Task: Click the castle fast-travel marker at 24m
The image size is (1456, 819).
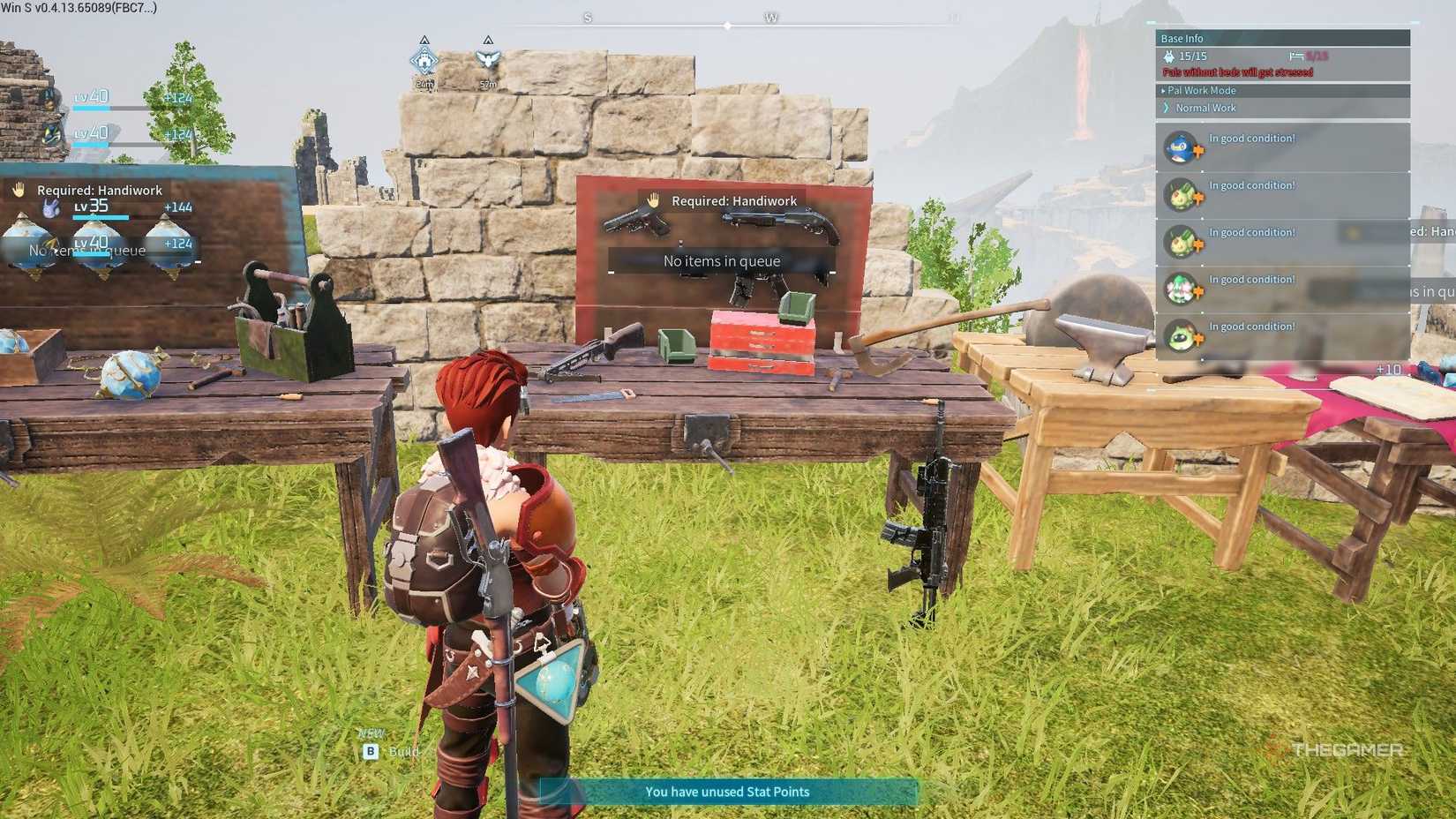Action: click(x=424, y=60)
